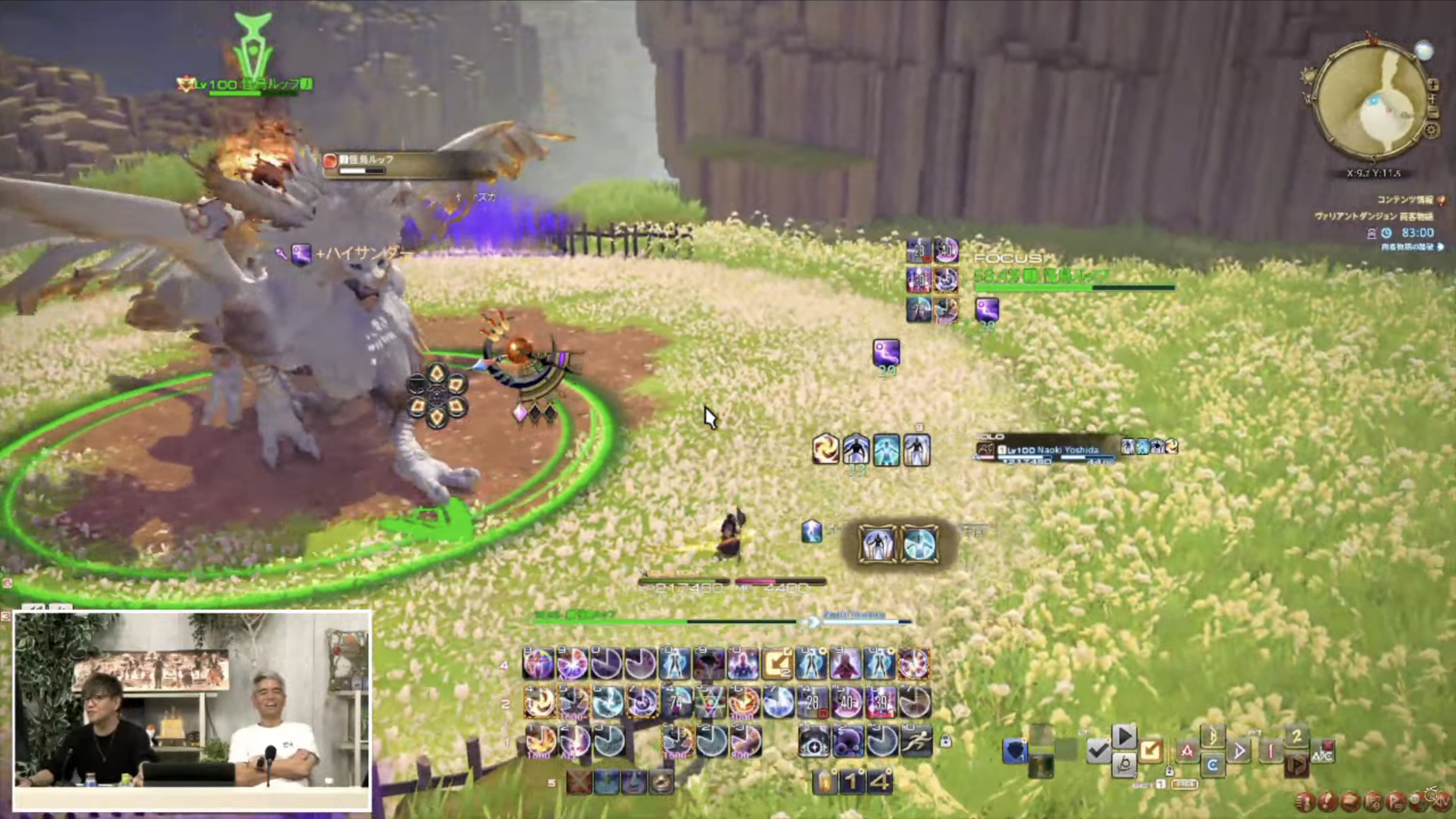The width and height of the screenshot is (1456, 819).
Task: Click the streamer webcam overlay
Action: 192,709
